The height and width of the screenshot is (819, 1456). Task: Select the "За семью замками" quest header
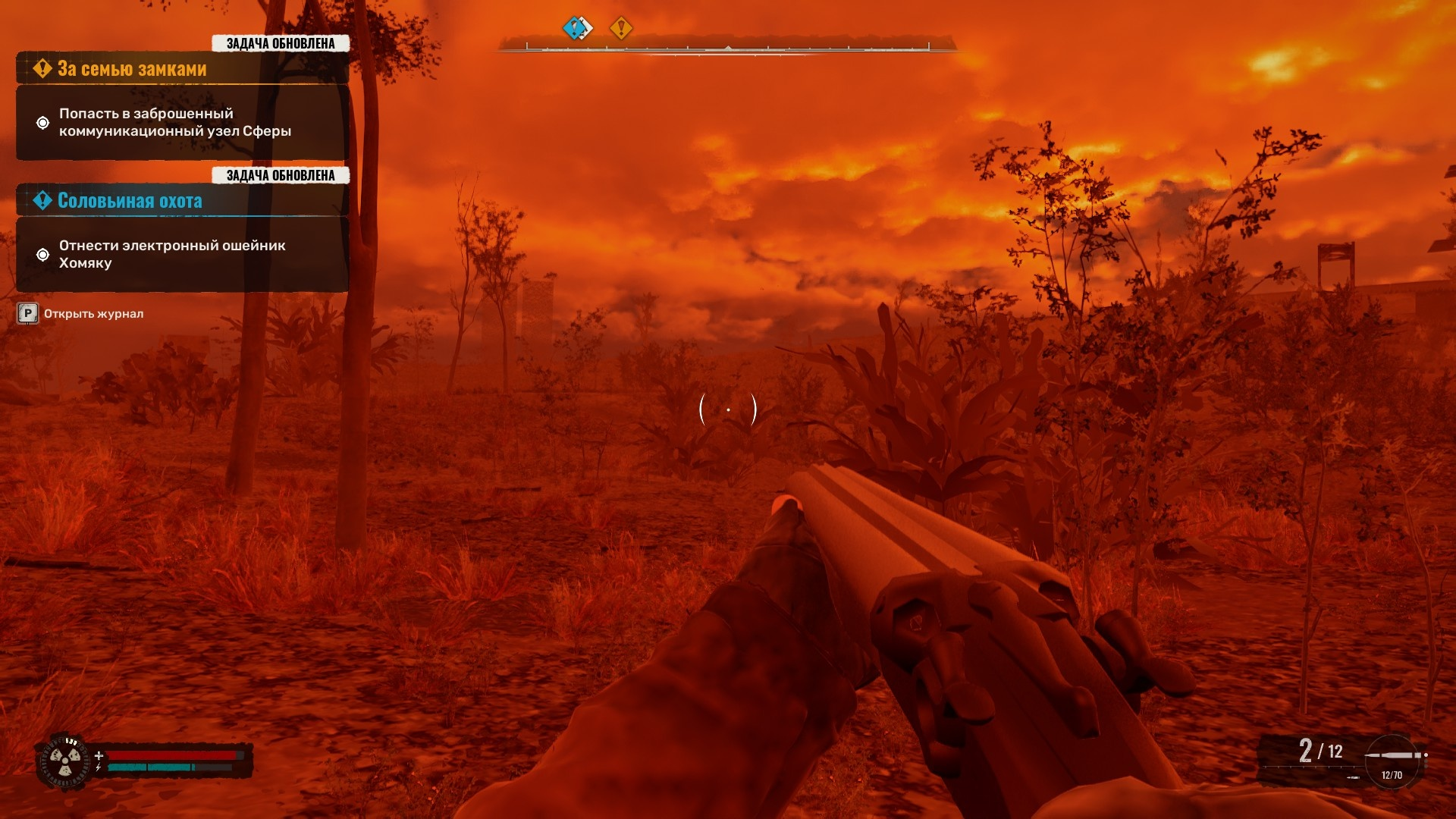tap(132, 69)
